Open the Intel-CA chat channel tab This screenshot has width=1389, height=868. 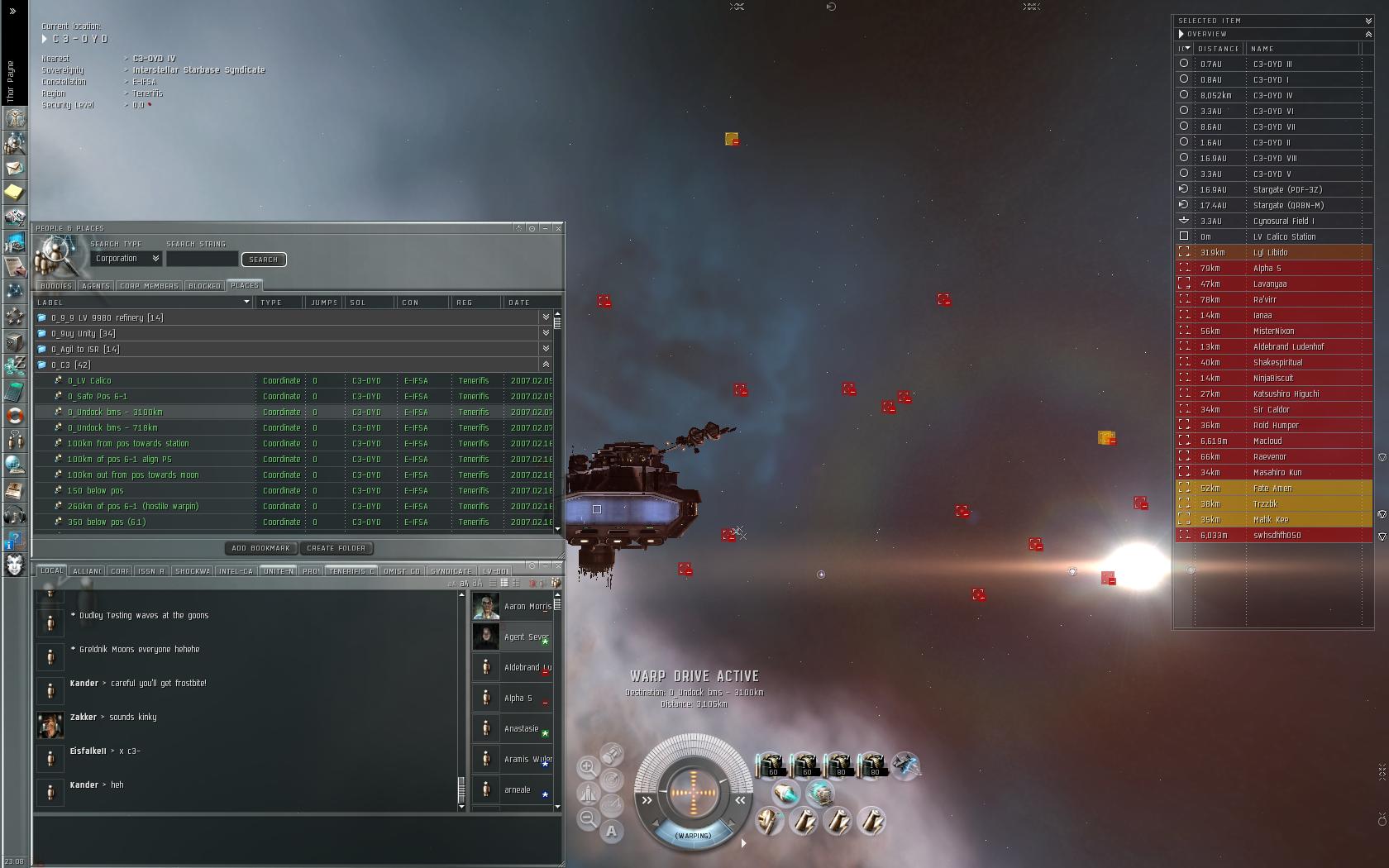click(236, 571)
